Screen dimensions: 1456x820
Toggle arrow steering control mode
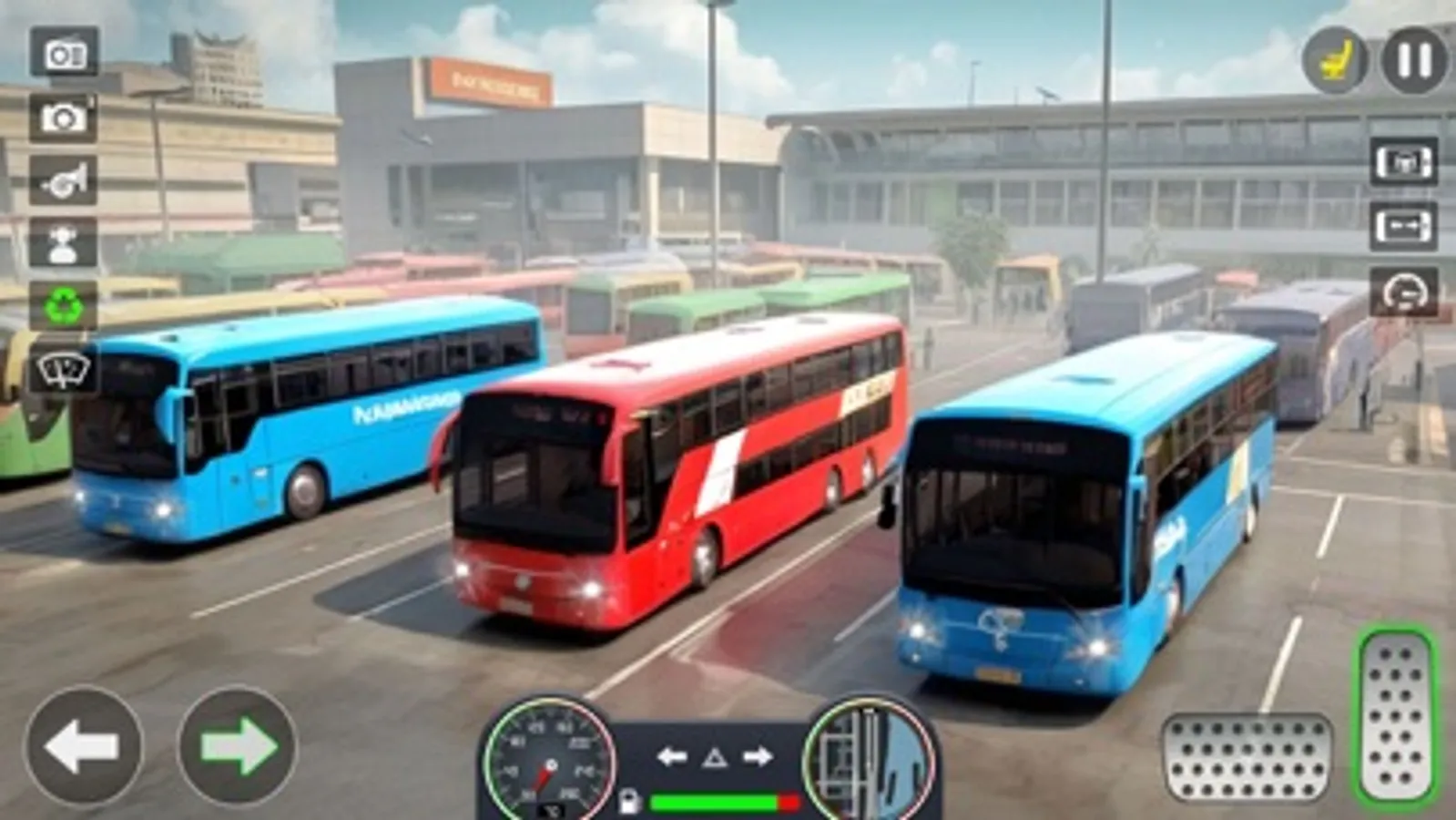1403,228
